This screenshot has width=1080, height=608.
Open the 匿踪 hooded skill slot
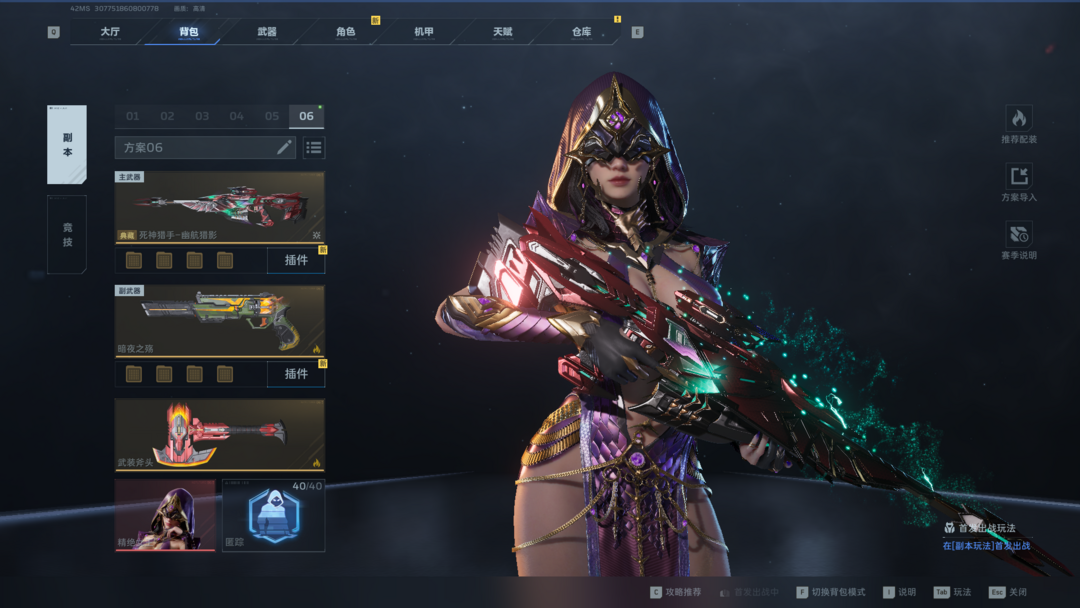click(273, 515)
